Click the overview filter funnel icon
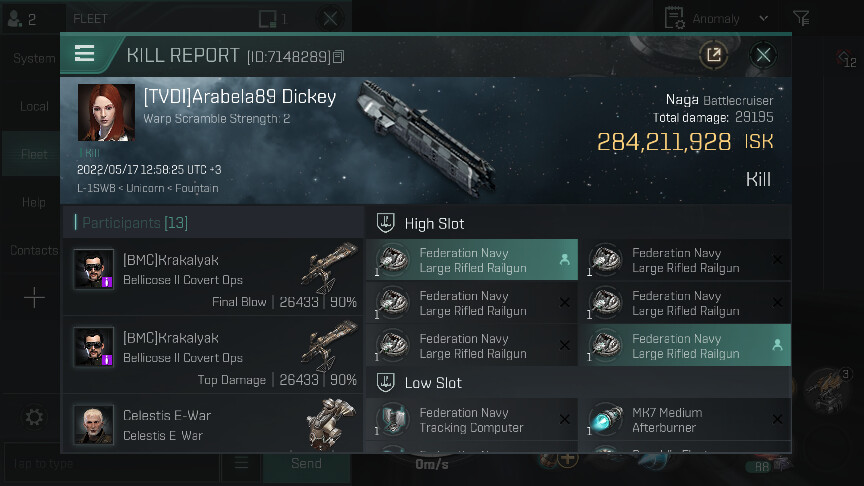Image resolution: width=864 pixels, height=486 pixels. 801,18
